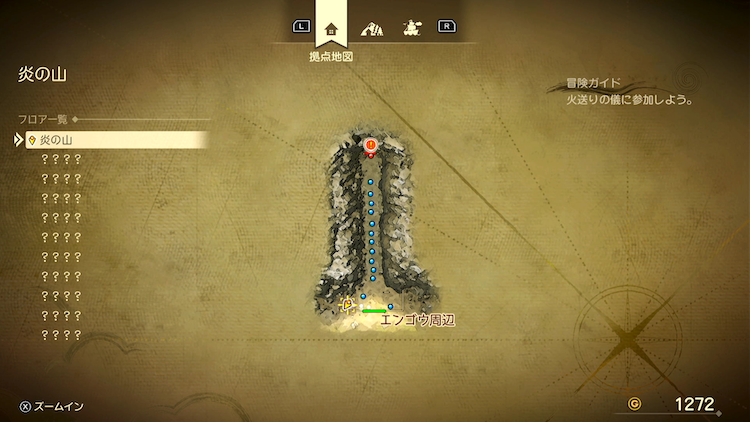Select the yellow flag marker on map

point(347,303)
